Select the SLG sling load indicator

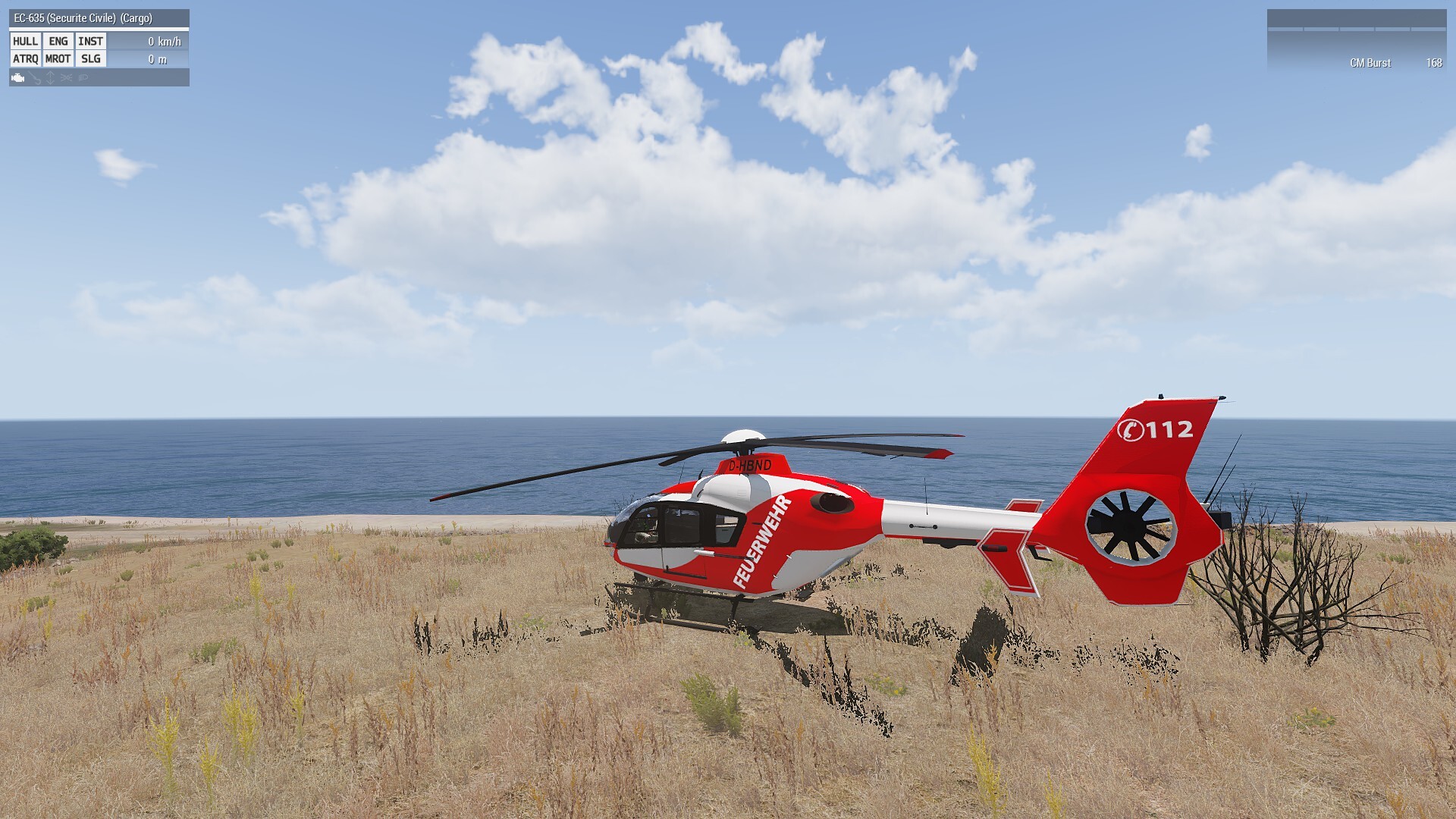click(90, 59)
